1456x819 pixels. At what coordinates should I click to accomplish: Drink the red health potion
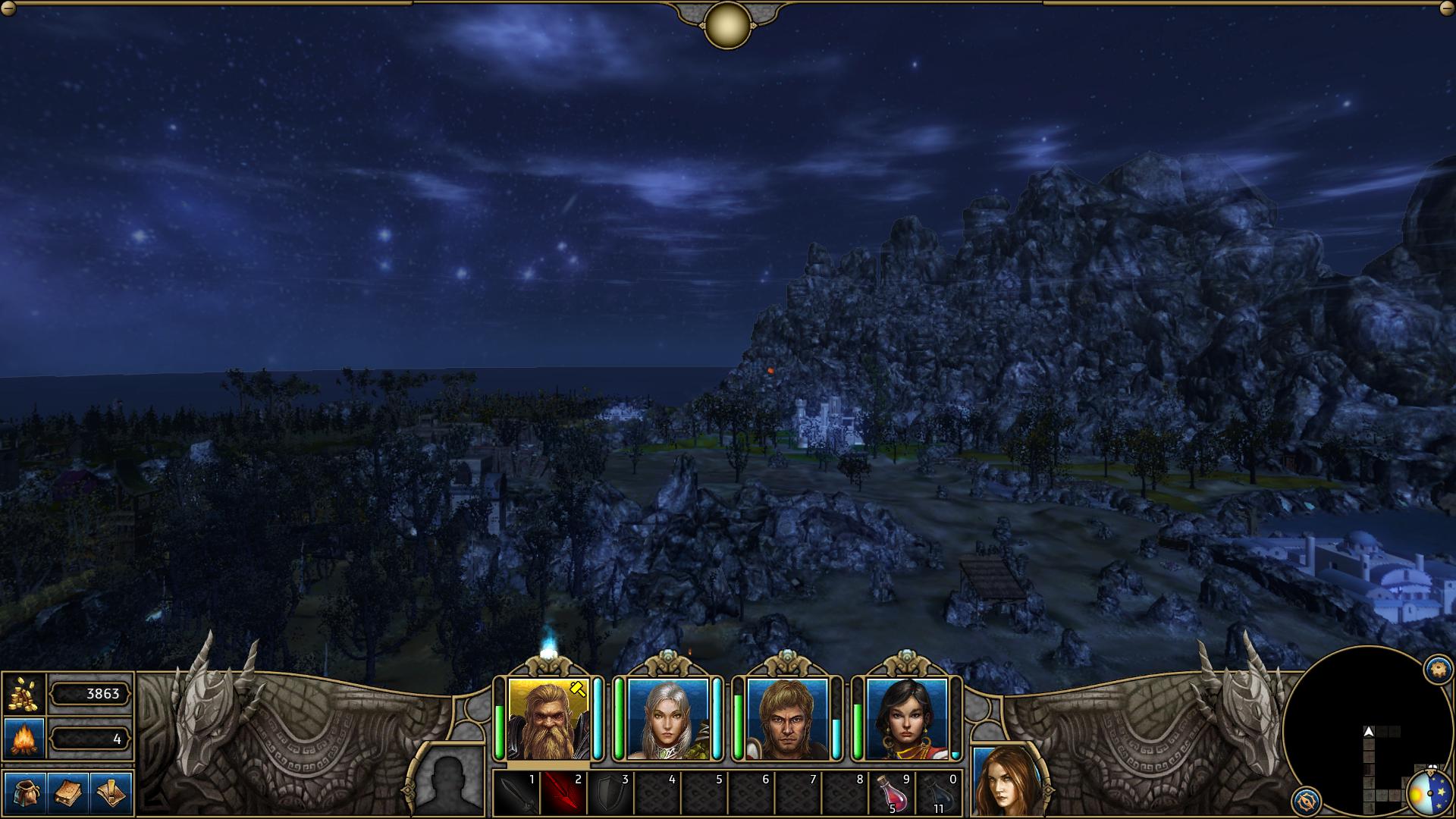(892, 794)
